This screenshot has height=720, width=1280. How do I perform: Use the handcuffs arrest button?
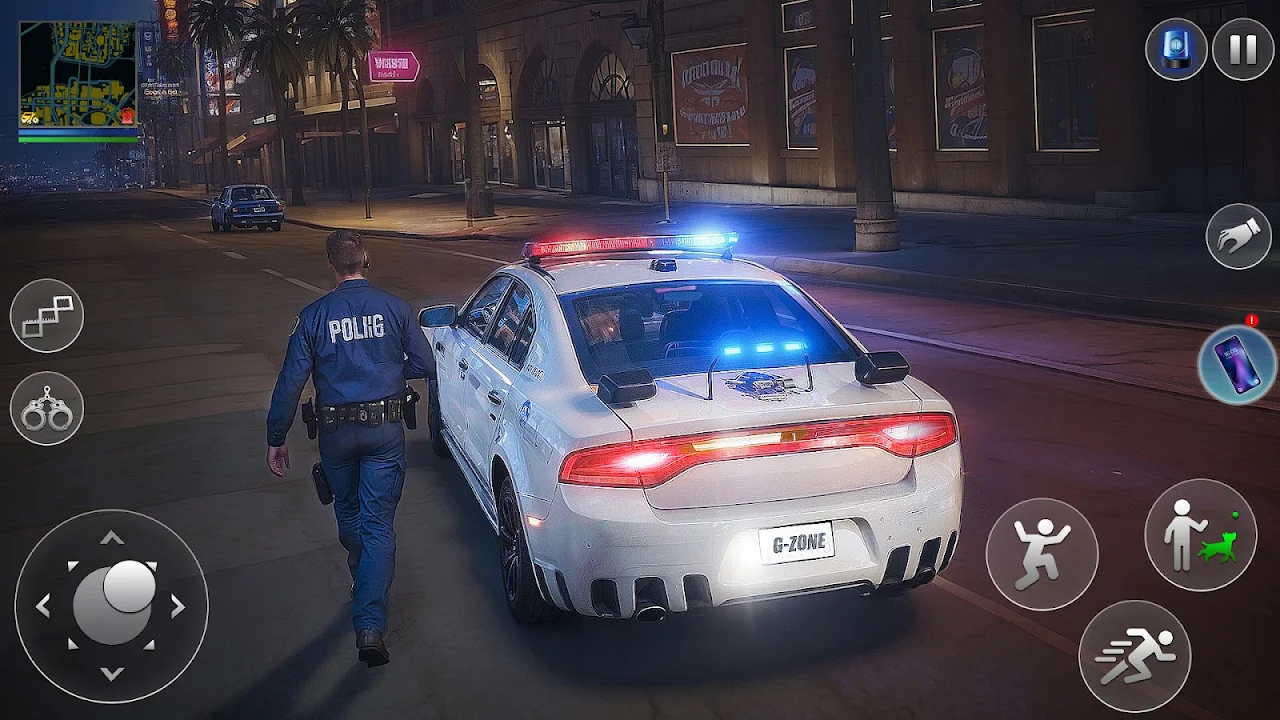(47, 408)
